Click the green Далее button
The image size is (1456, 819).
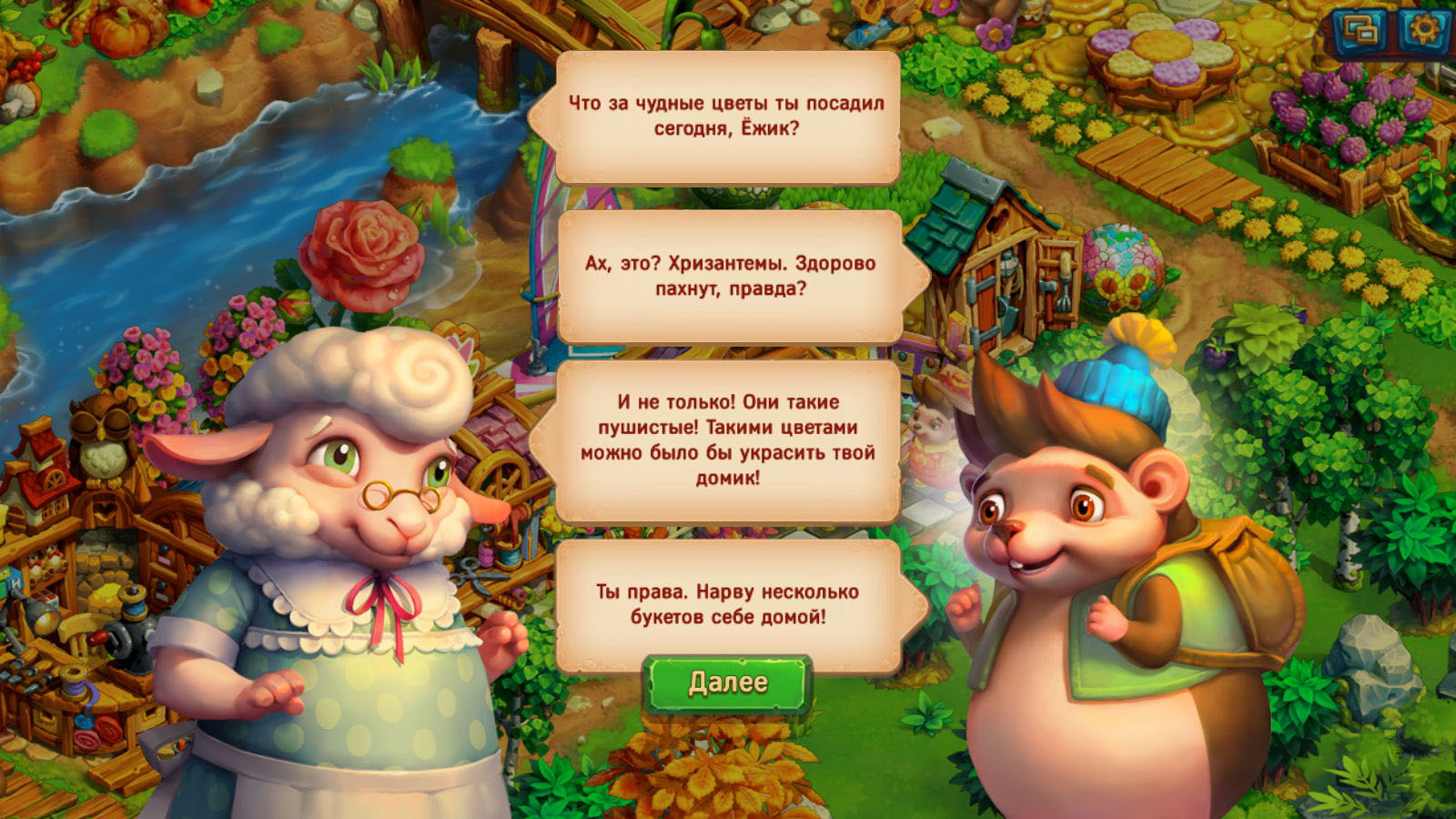727,683
